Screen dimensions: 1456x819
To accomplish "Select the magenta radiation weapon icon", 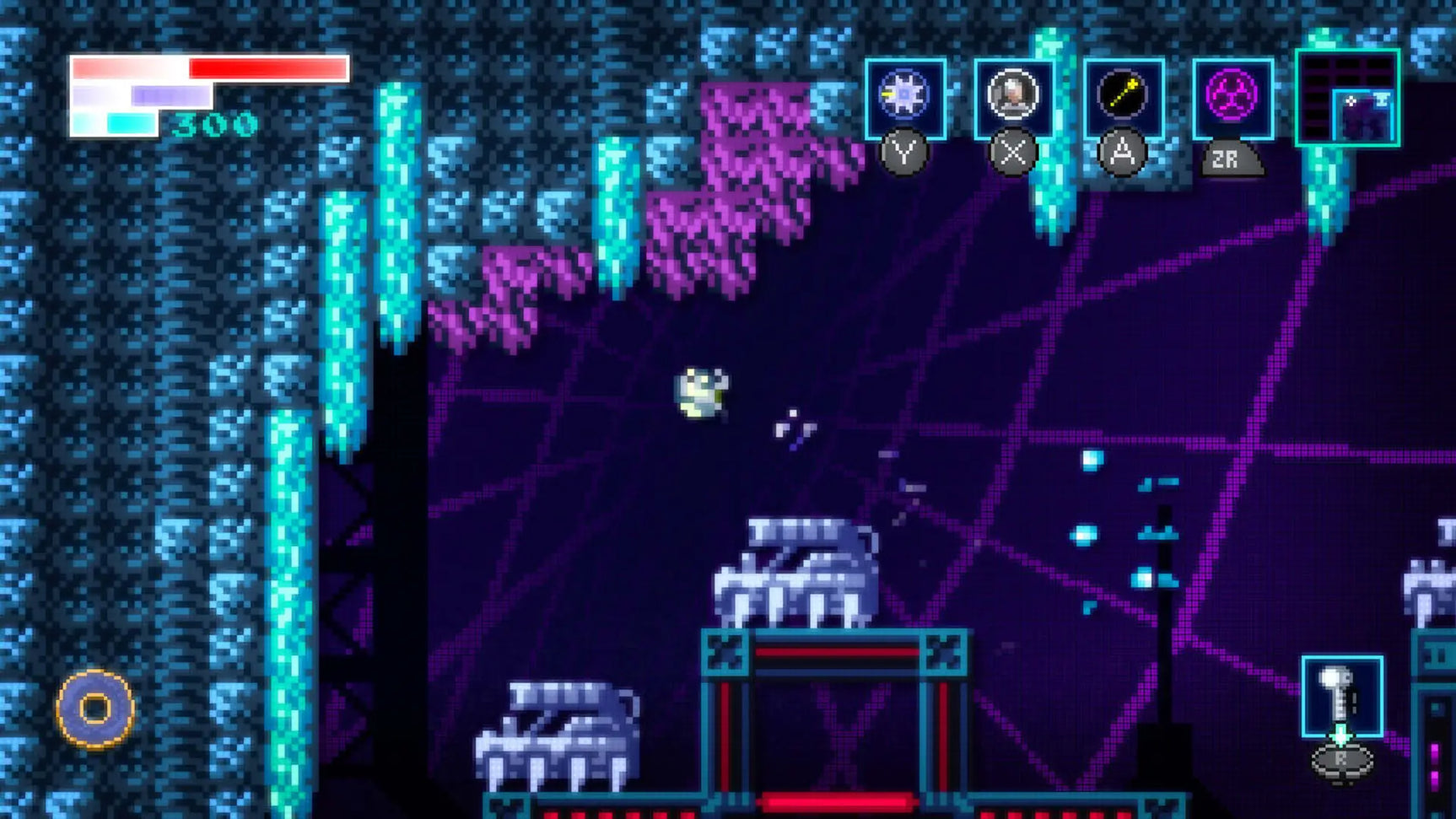I will pyautogui.click(x=1232, y=93).
